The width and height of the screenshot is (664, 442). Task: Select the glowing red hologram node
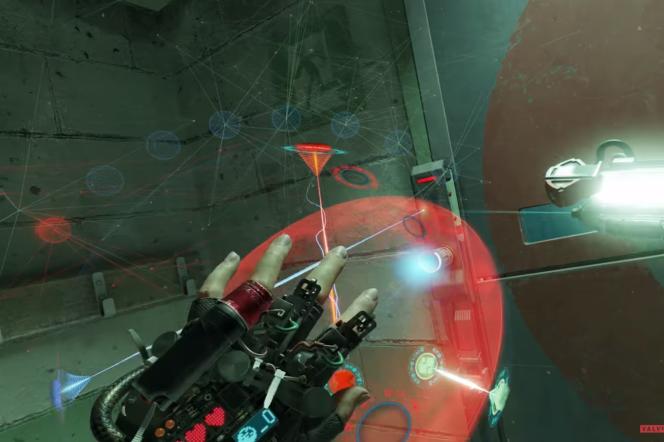[x=53, y=229]
